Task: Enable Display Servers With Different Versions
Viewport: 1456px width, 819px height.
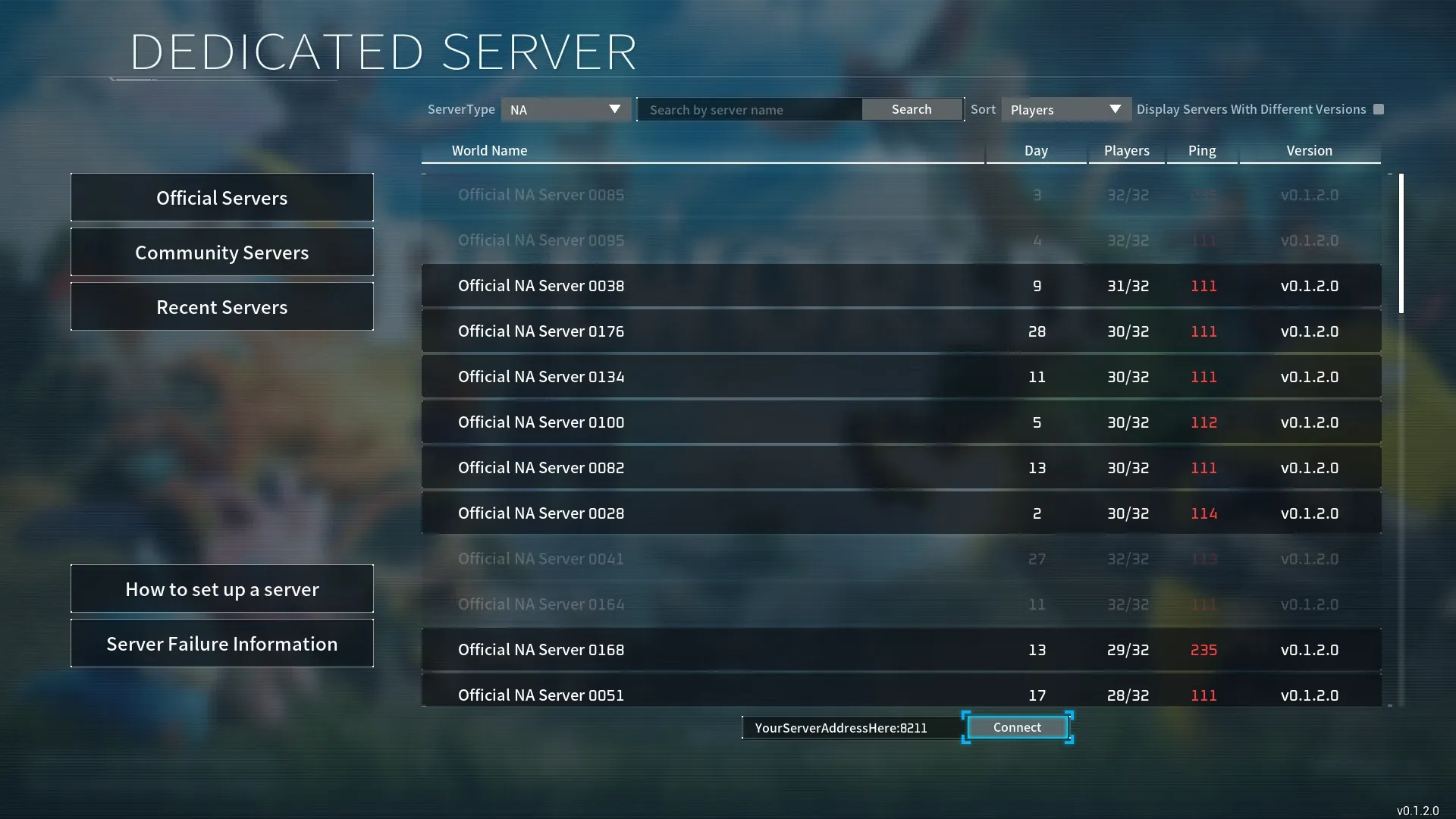Action: pos(1379,109)
